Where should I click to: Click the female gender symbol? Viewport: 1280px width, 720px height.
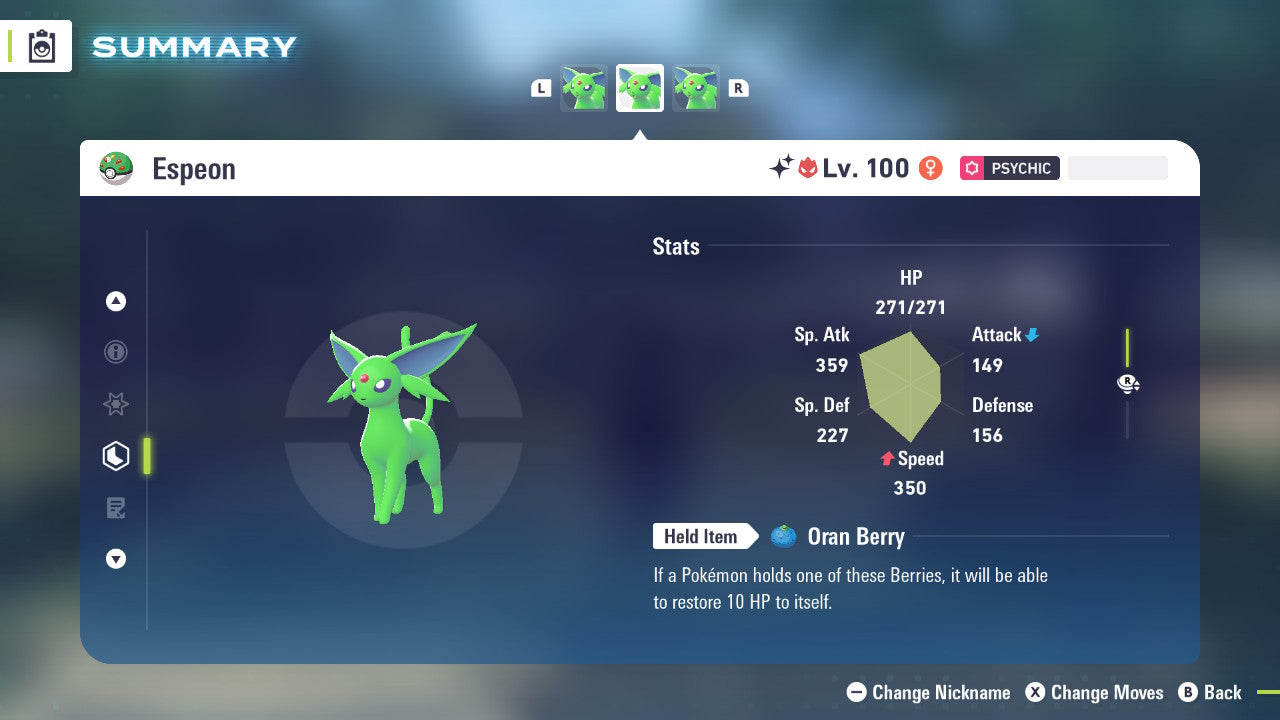tap(931, 168)
